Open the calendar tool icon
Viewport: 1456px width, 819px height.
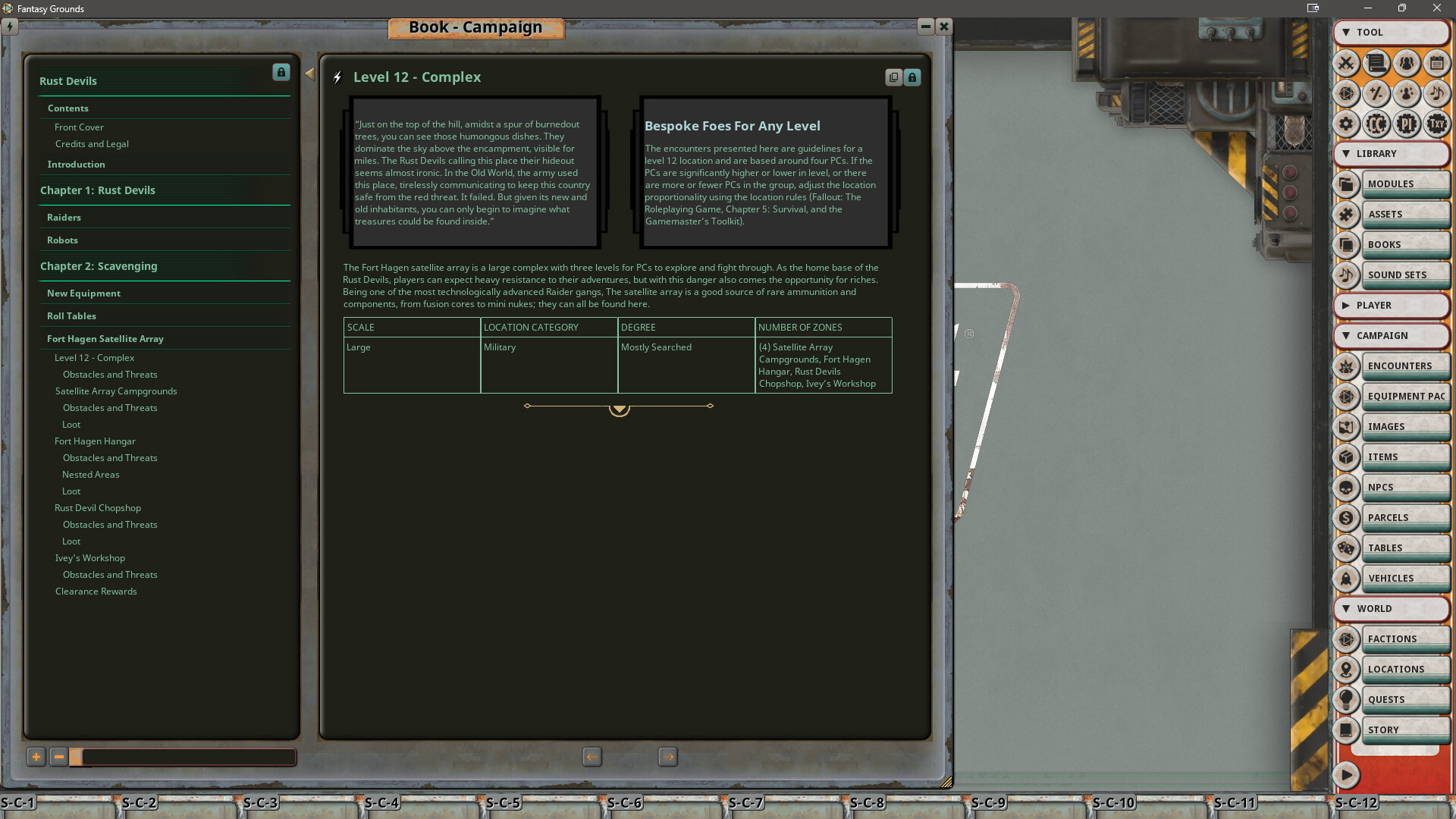click(x=1436, y=64)
